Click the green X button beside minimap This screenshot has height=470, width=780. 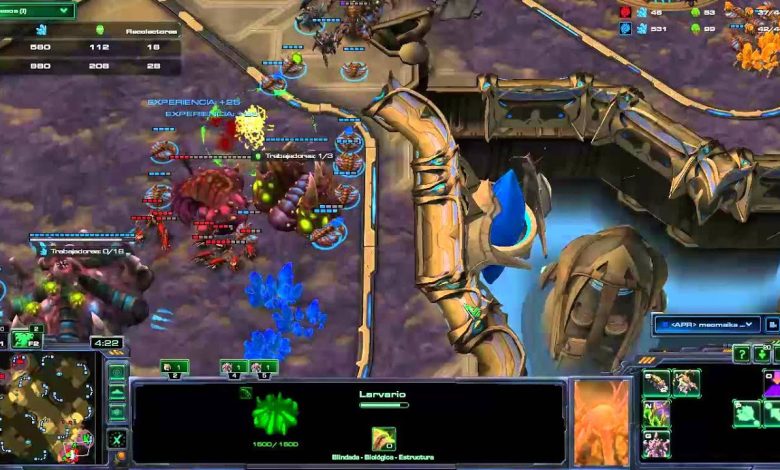pyautogui.click(x=117, y=439)
